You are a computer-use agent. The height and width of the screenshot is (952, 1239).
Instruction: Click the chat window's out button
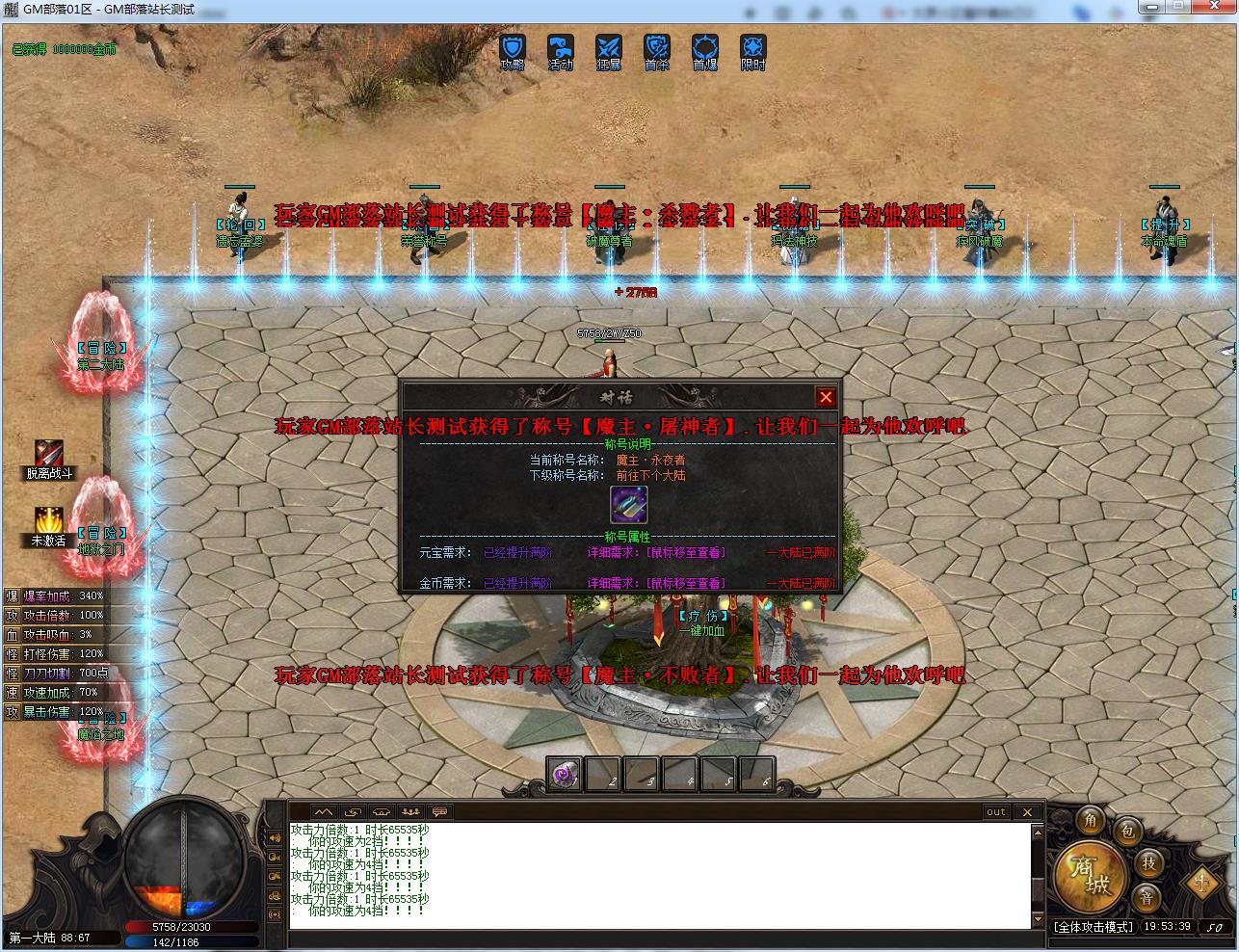(996, 812)
